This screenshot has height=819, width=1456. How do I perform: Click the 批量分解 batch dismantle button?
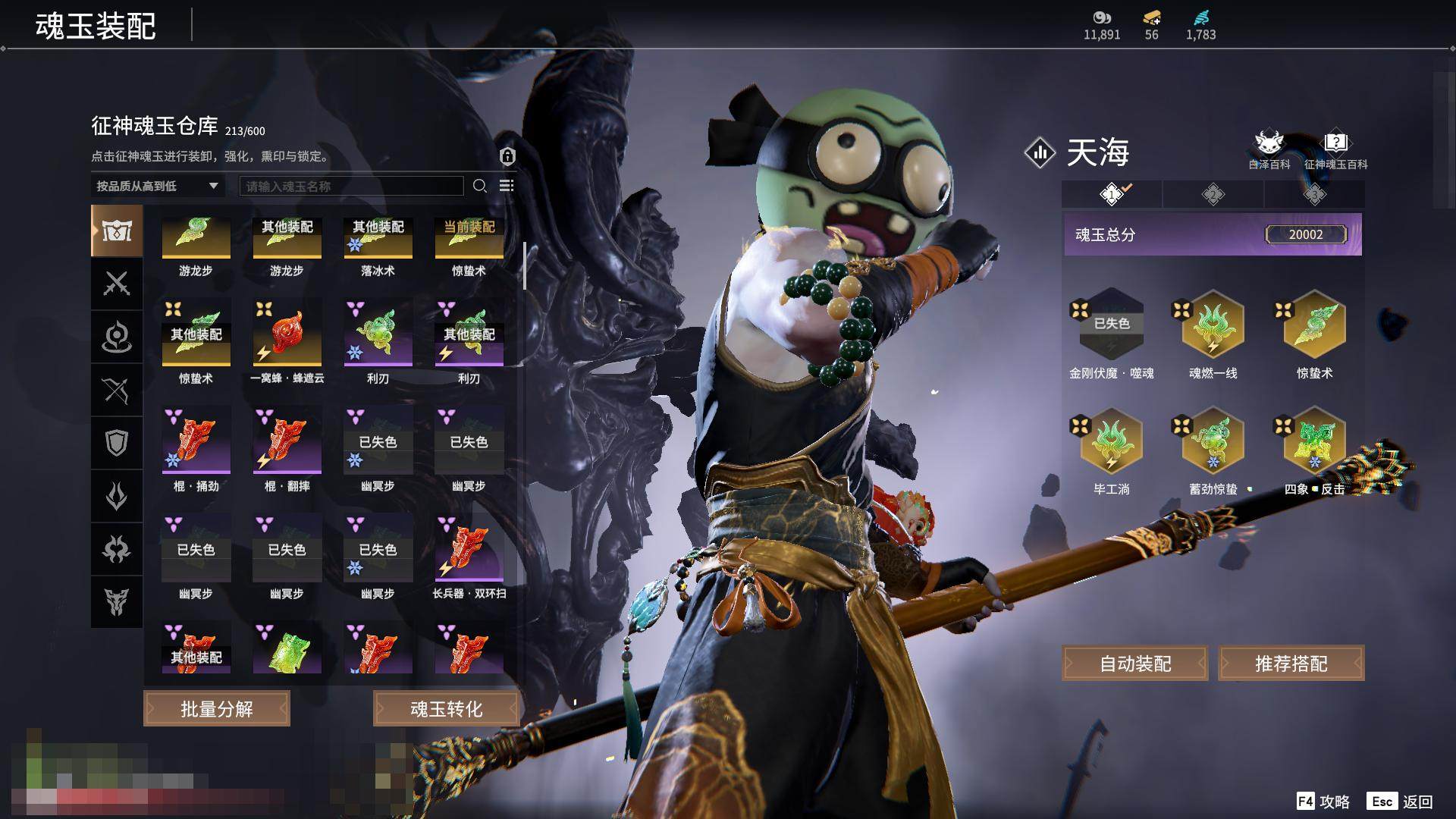point(217,709)
